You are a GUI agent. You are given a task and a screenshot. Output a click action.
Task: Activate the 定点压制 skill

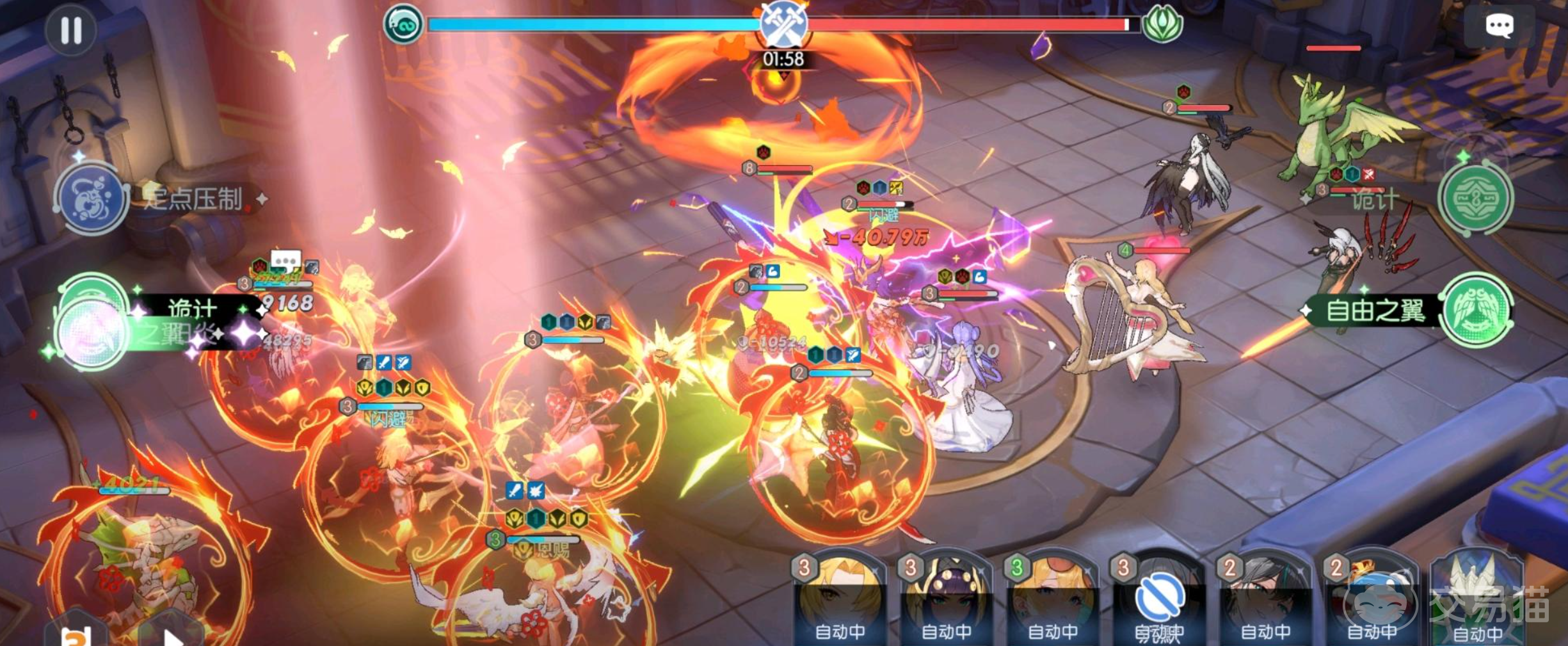point(92,198)
